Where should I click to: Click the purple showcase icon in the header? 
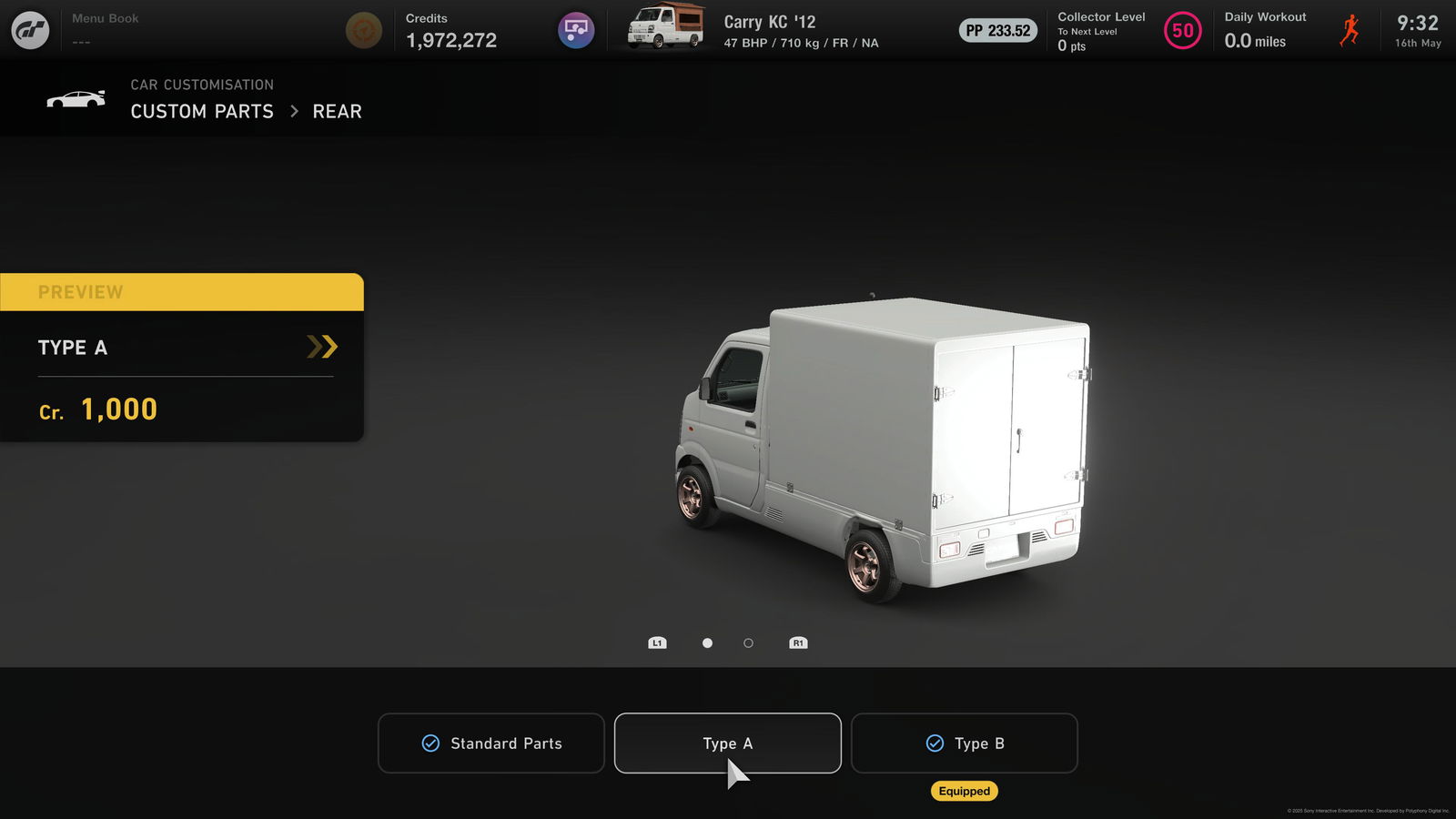pos(576,30)
